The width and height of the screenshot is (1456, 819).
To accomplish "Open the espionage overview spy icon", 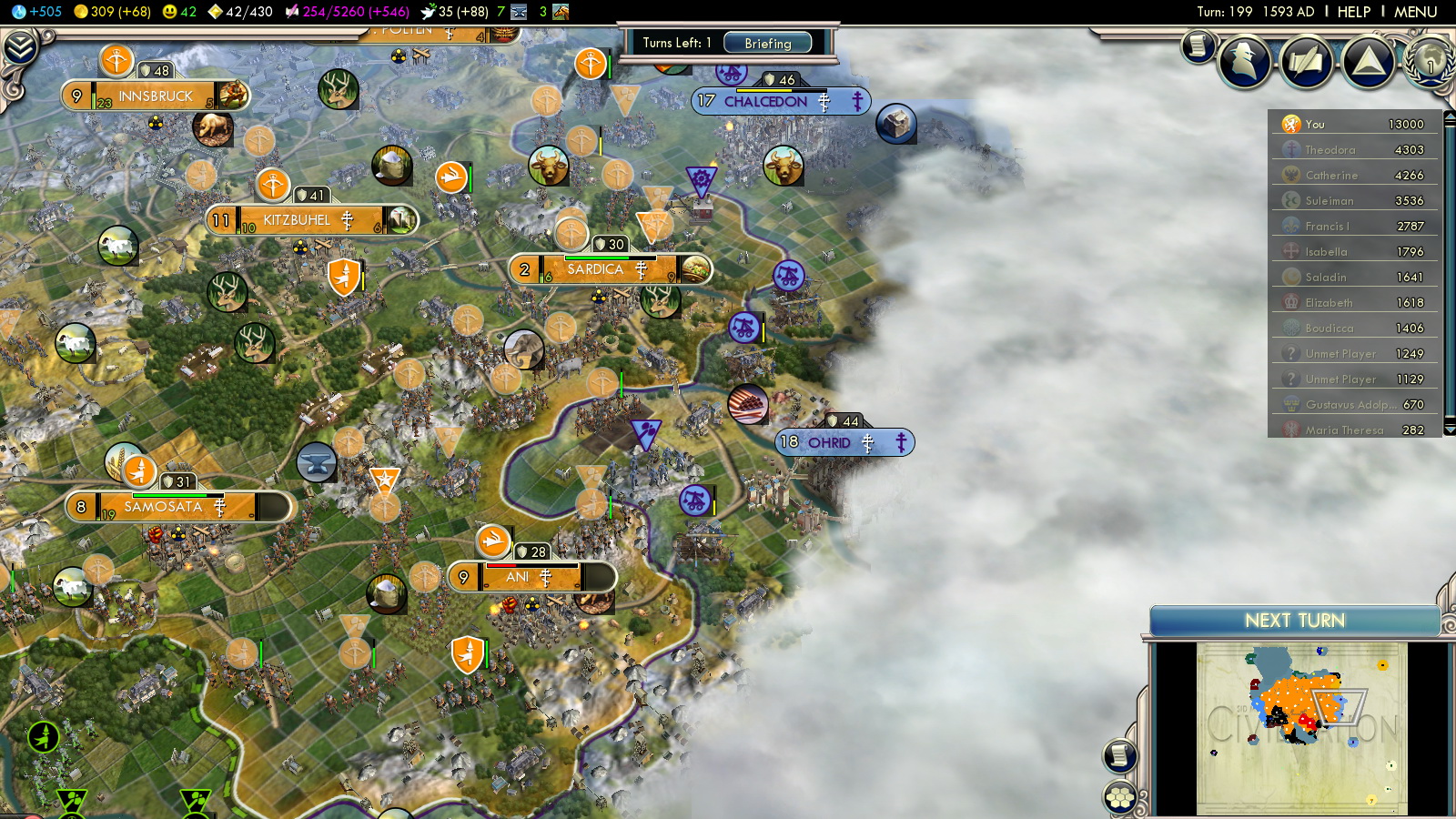I will point(1244,61).
